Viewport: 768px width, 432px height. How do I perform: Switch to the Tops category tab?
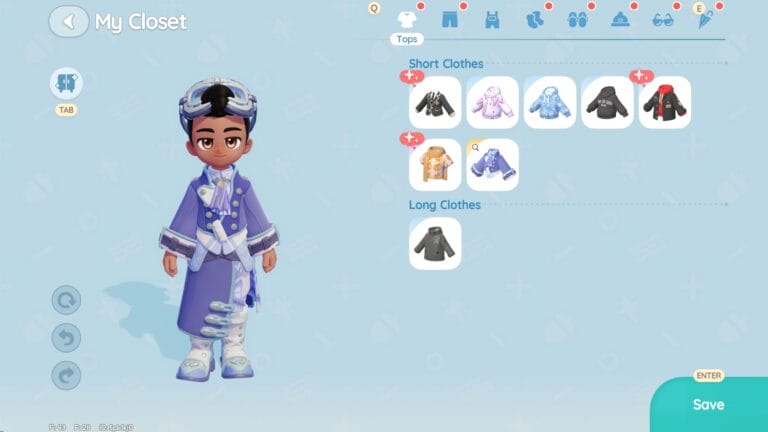coord(406,19)
